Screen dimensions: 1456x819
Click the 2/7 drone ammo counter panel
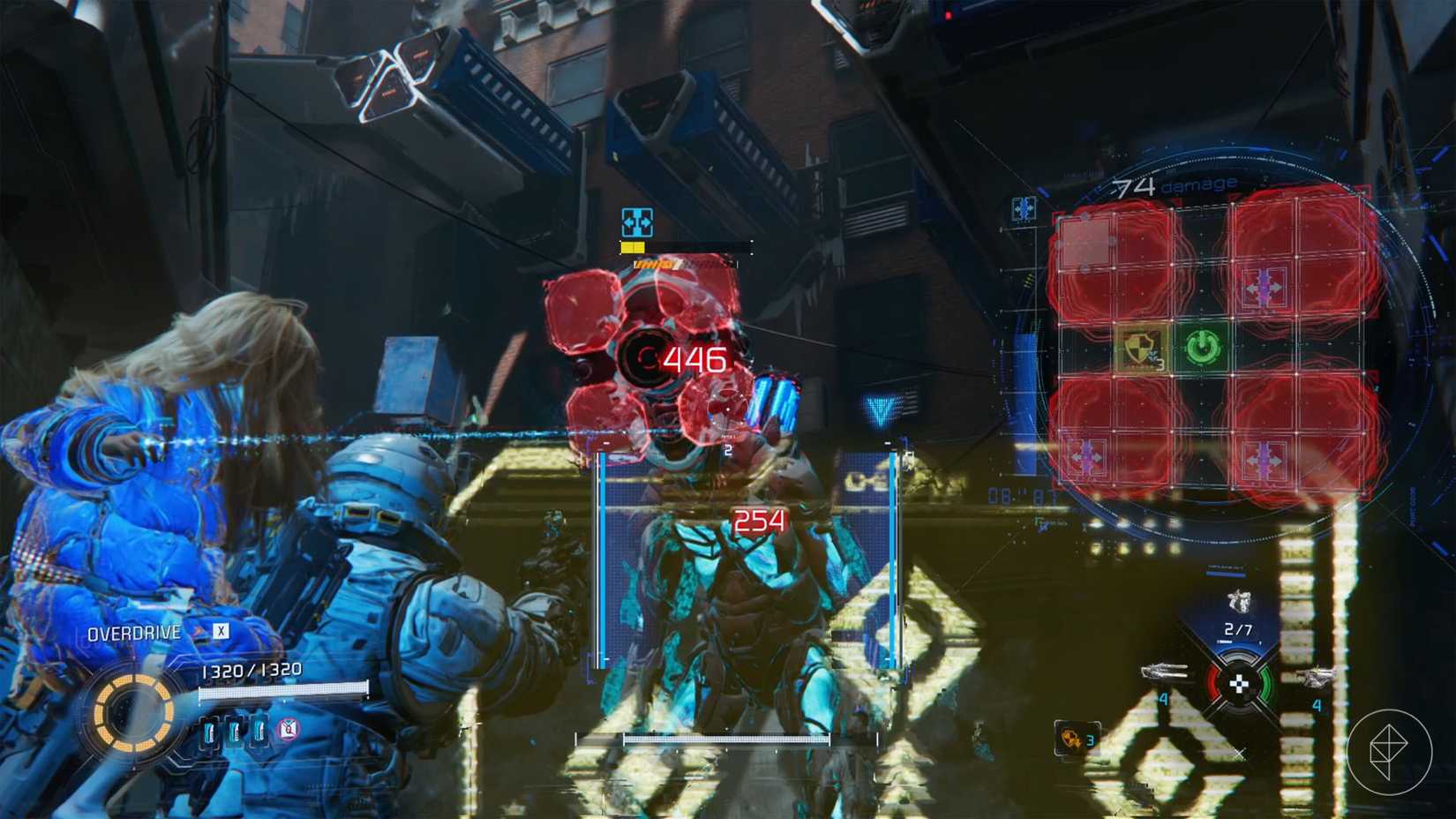tap(1240, 628)
